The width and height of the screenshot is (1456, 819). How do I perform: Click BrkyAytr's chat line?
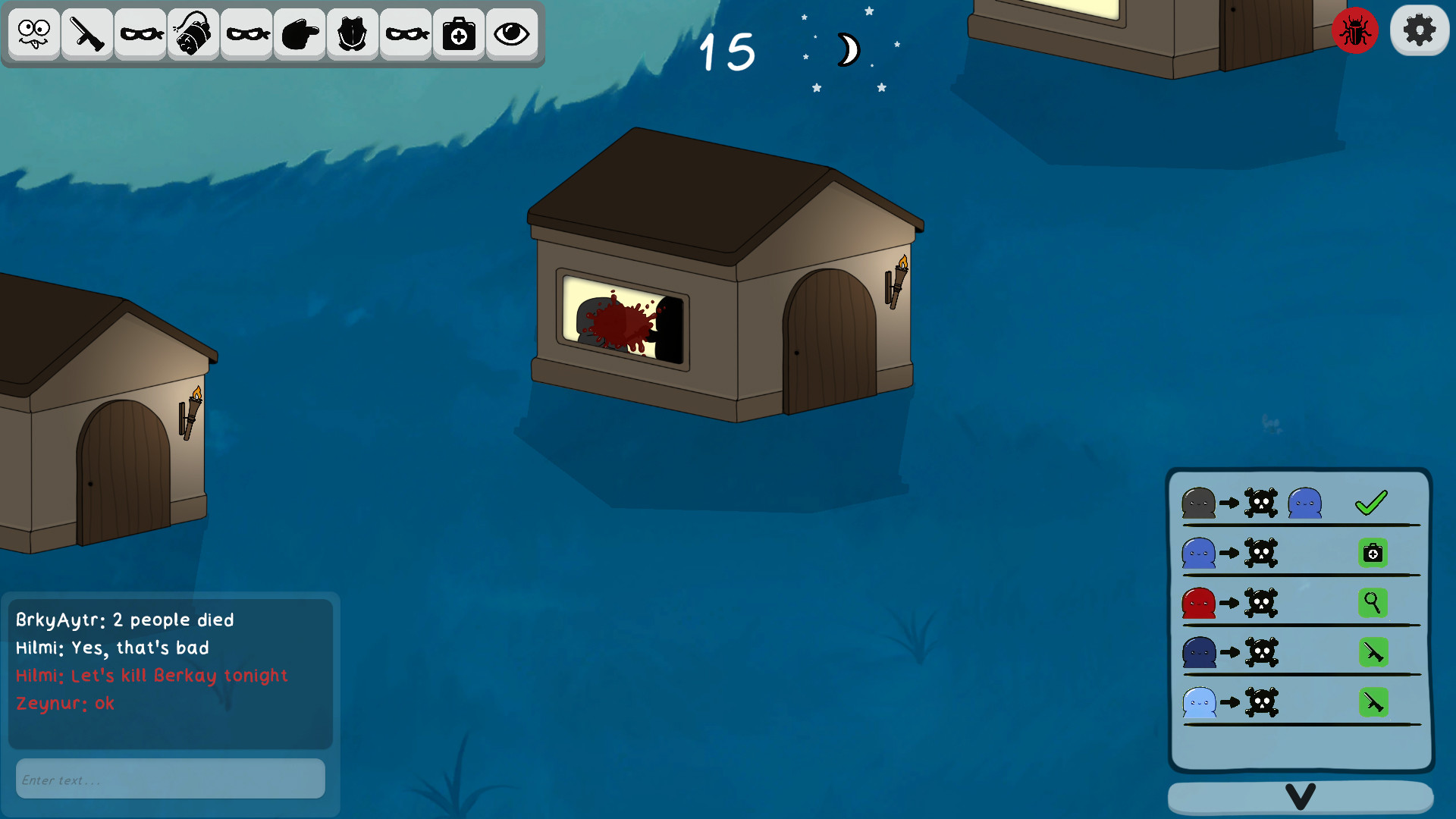coord(124,620)
